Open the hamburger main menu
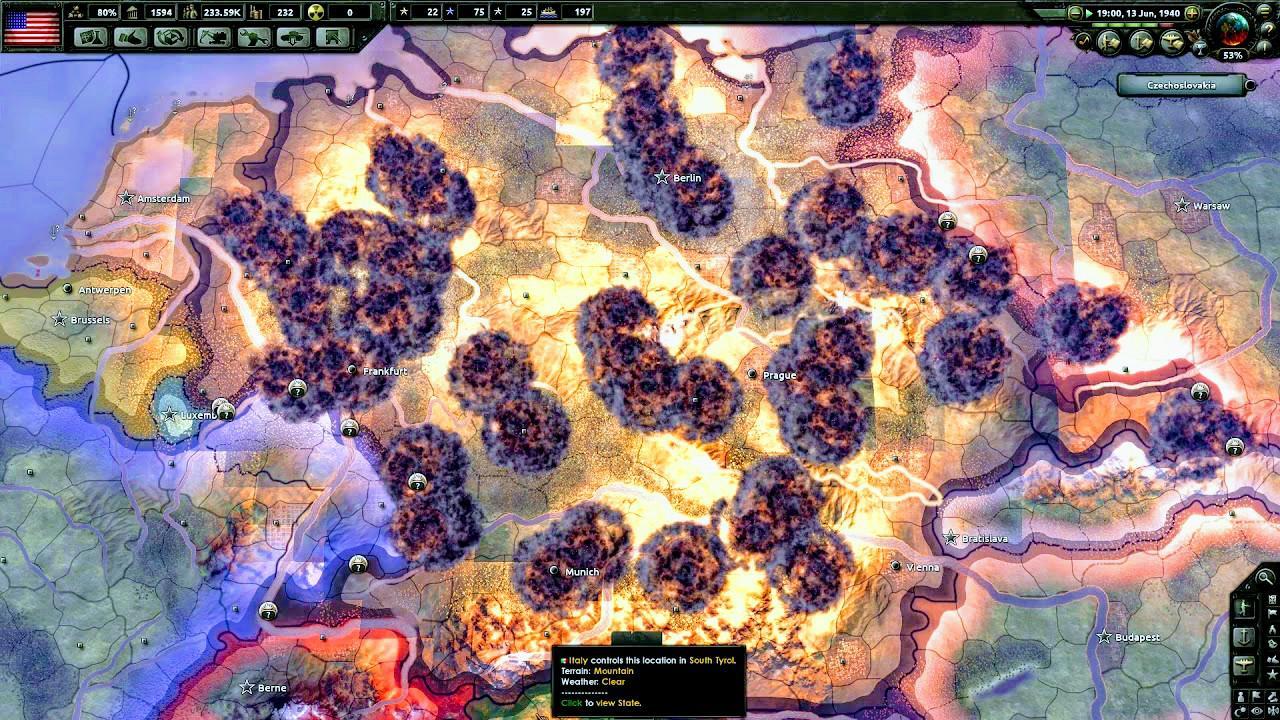 click(x=1264, y=12)
